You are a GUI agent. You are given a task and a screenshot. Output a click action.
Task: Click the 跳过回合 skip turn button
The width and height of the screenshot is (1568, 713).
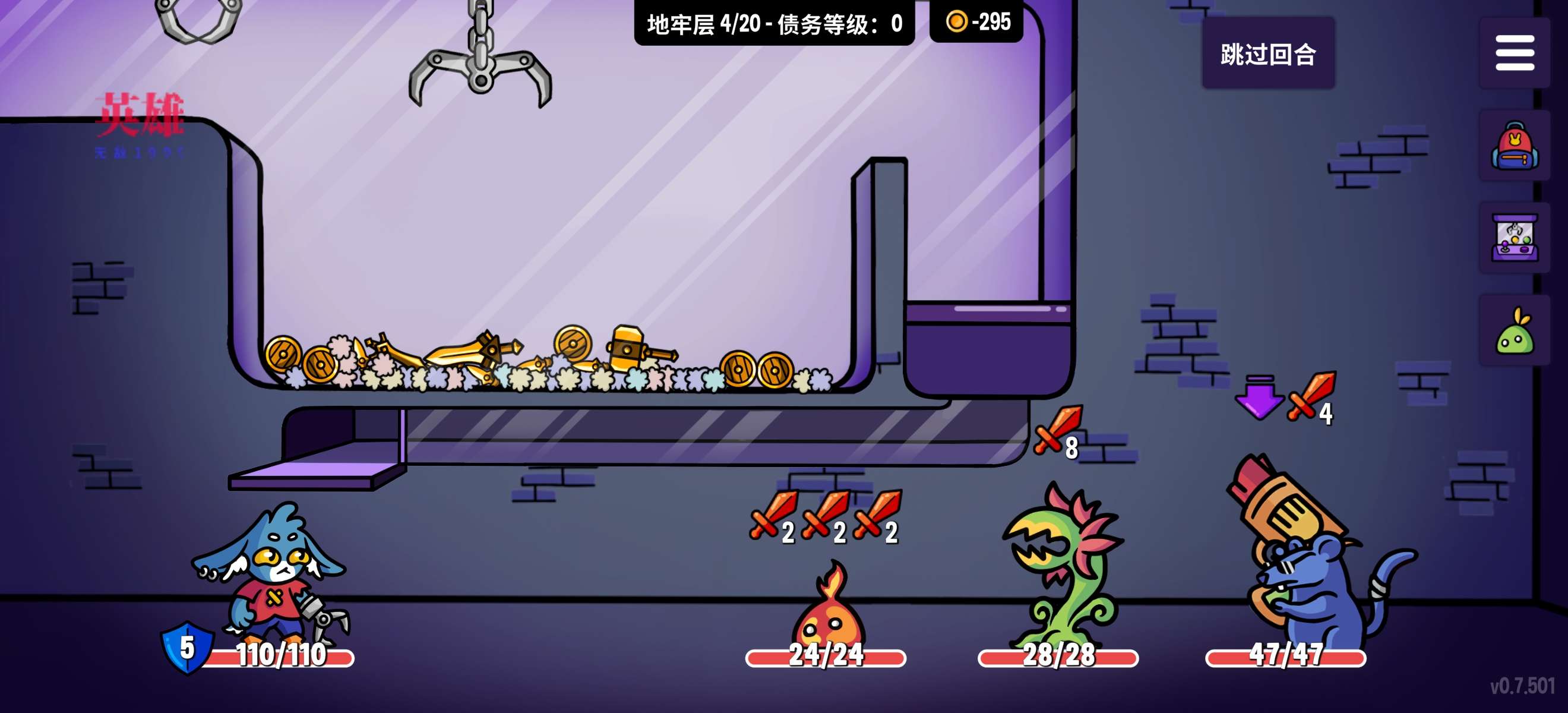1268,53
